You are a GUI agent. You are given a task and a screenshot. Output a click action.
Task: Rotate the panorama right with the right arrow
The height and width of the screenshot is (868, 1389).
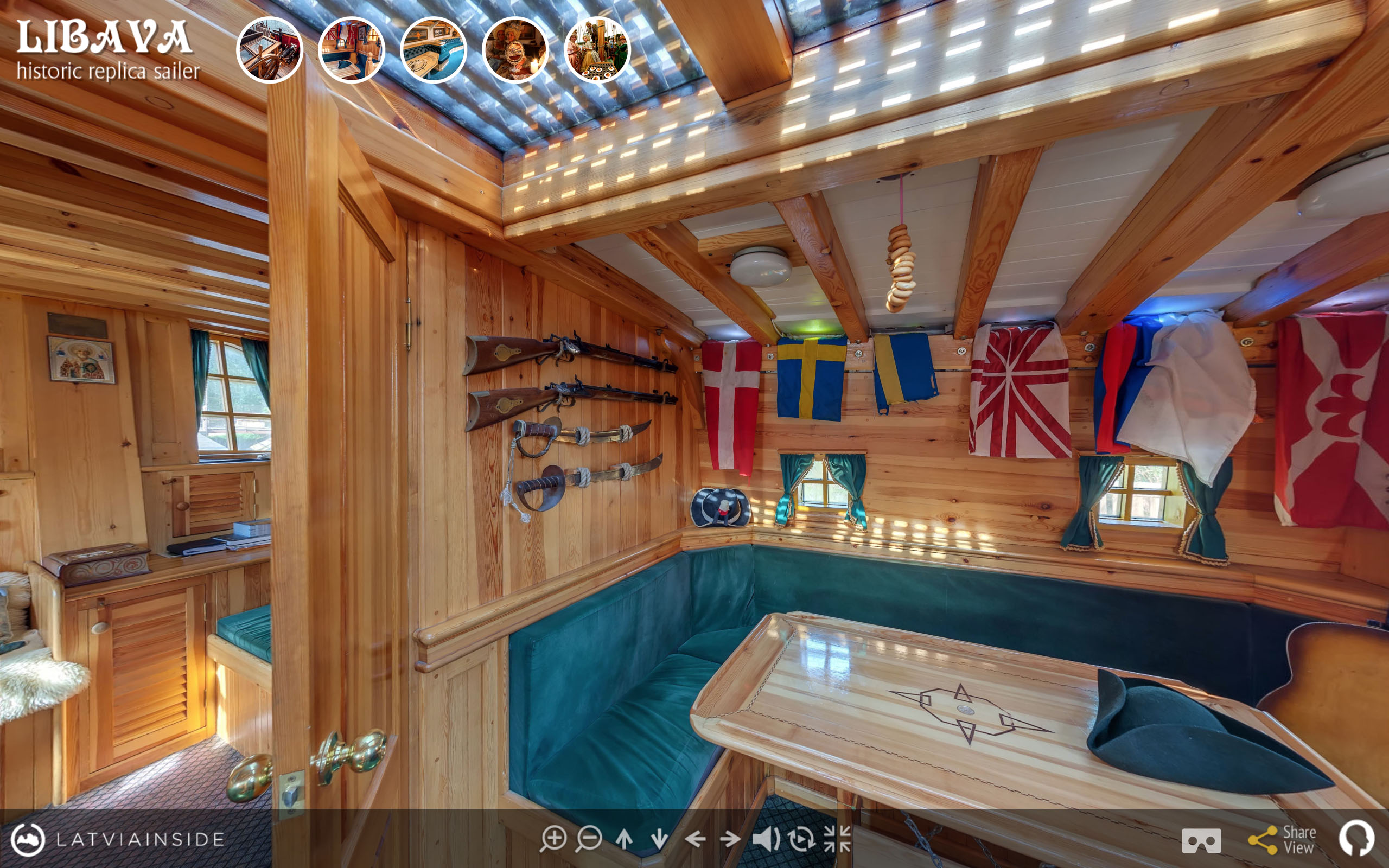point(730,839)
